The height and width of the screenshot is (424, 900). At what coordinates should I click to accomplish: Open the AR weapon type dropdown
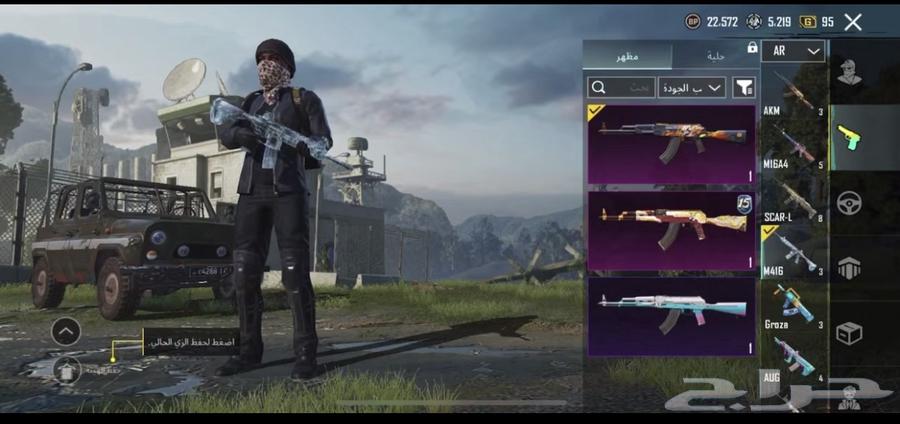pos(793,52)
